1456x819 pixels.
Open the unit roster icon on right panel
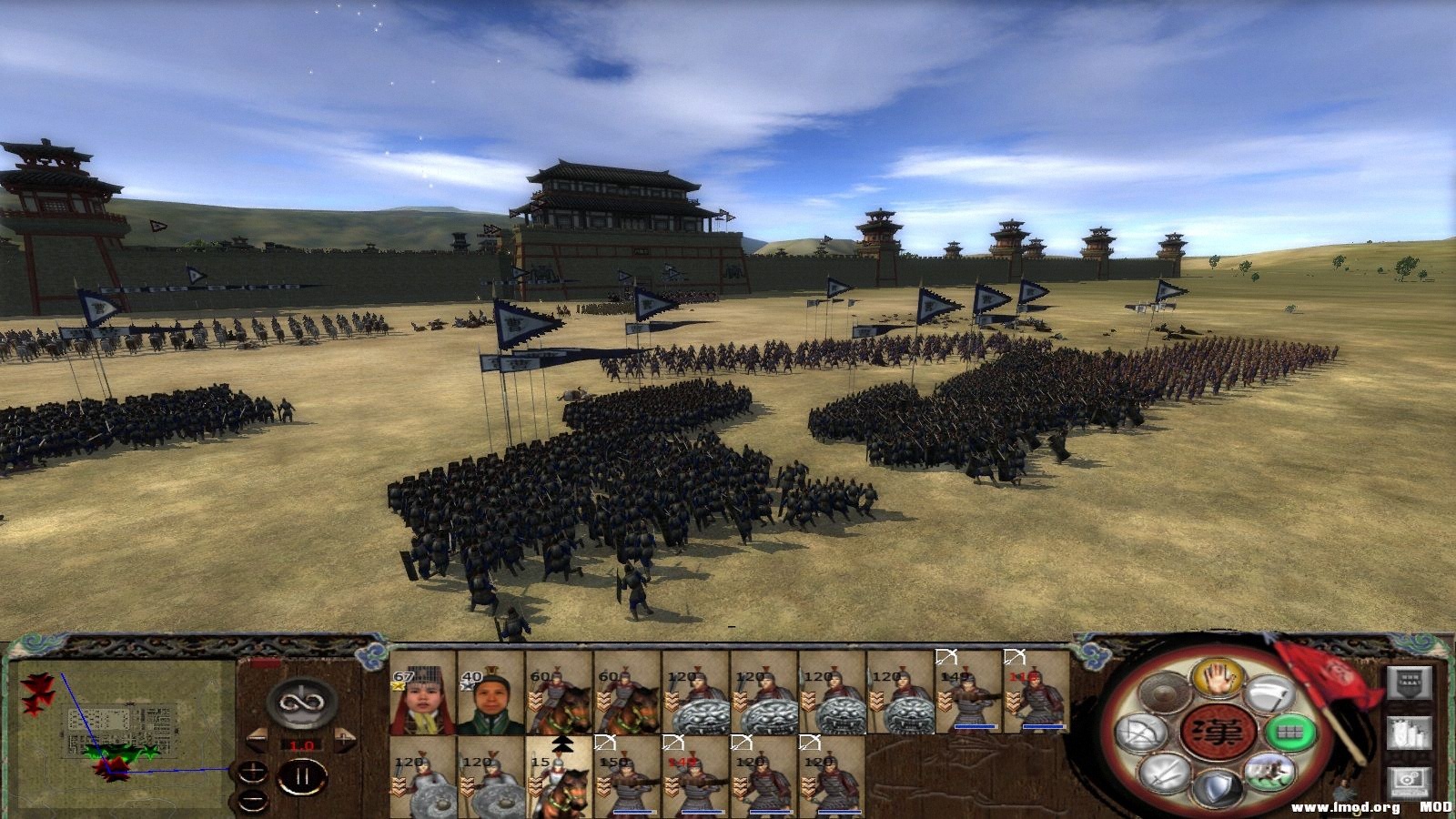coord(1408,734)
